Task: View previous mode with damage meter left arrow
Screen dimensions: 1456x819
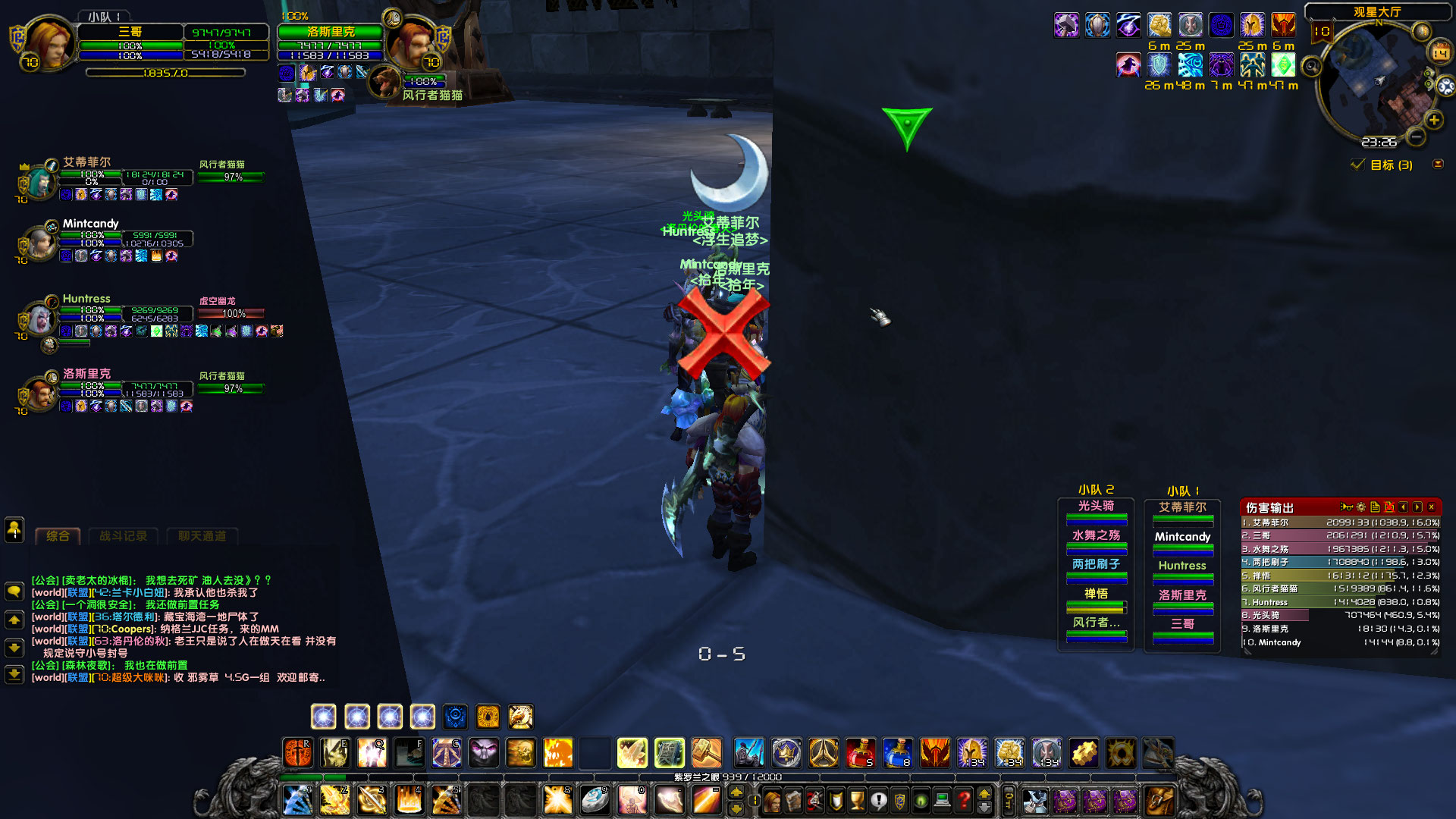Action: 1403,507
